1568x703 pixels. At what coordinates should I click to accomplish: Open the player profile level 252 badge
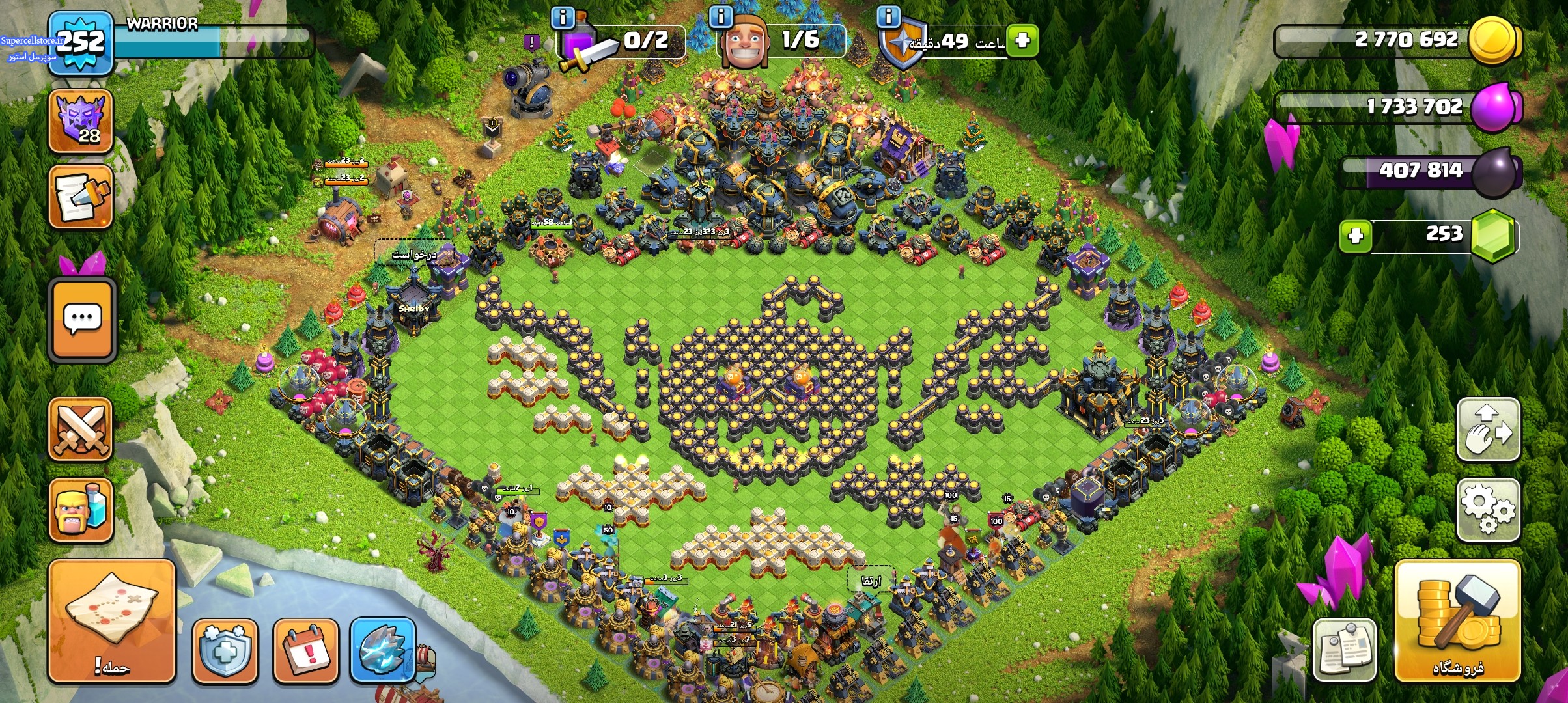(80, 43)
